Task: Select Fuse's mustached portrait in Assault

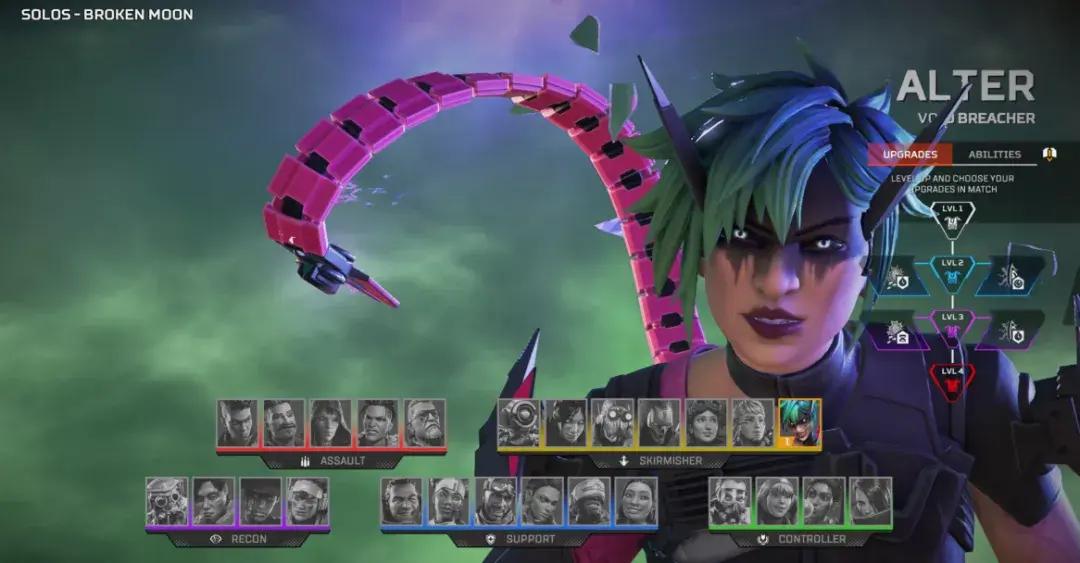Action: click(284, 422)
